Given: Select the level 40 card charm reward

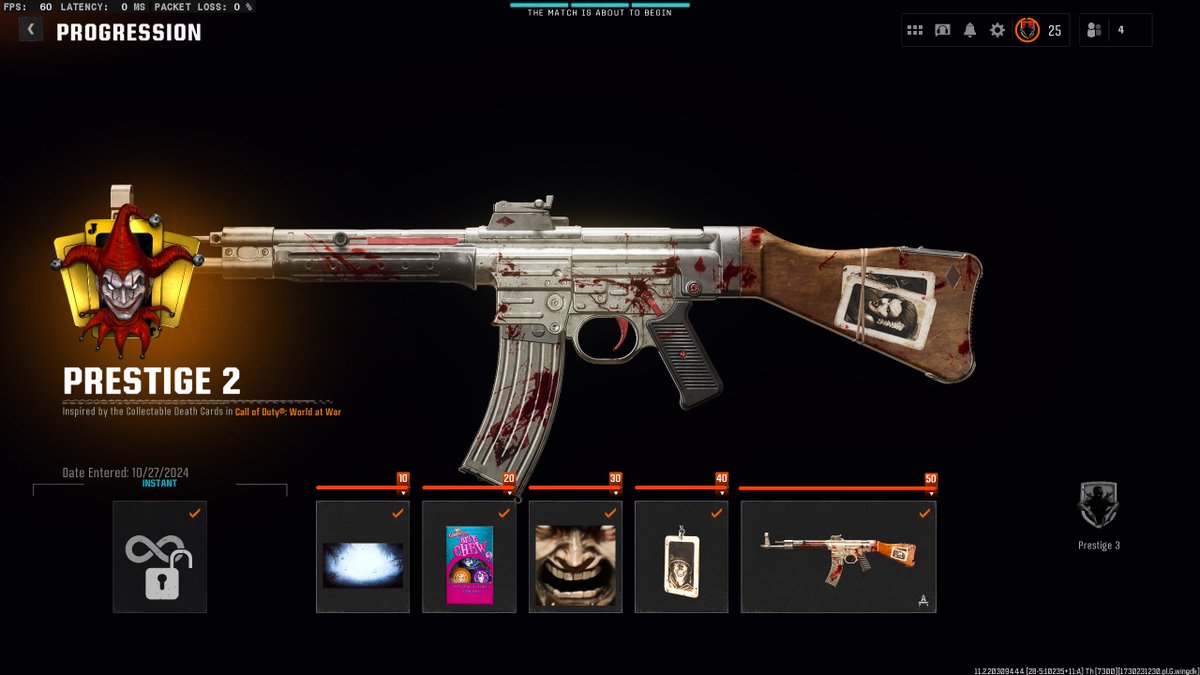Looking at the screenshot, I should [x=681, y=557].
